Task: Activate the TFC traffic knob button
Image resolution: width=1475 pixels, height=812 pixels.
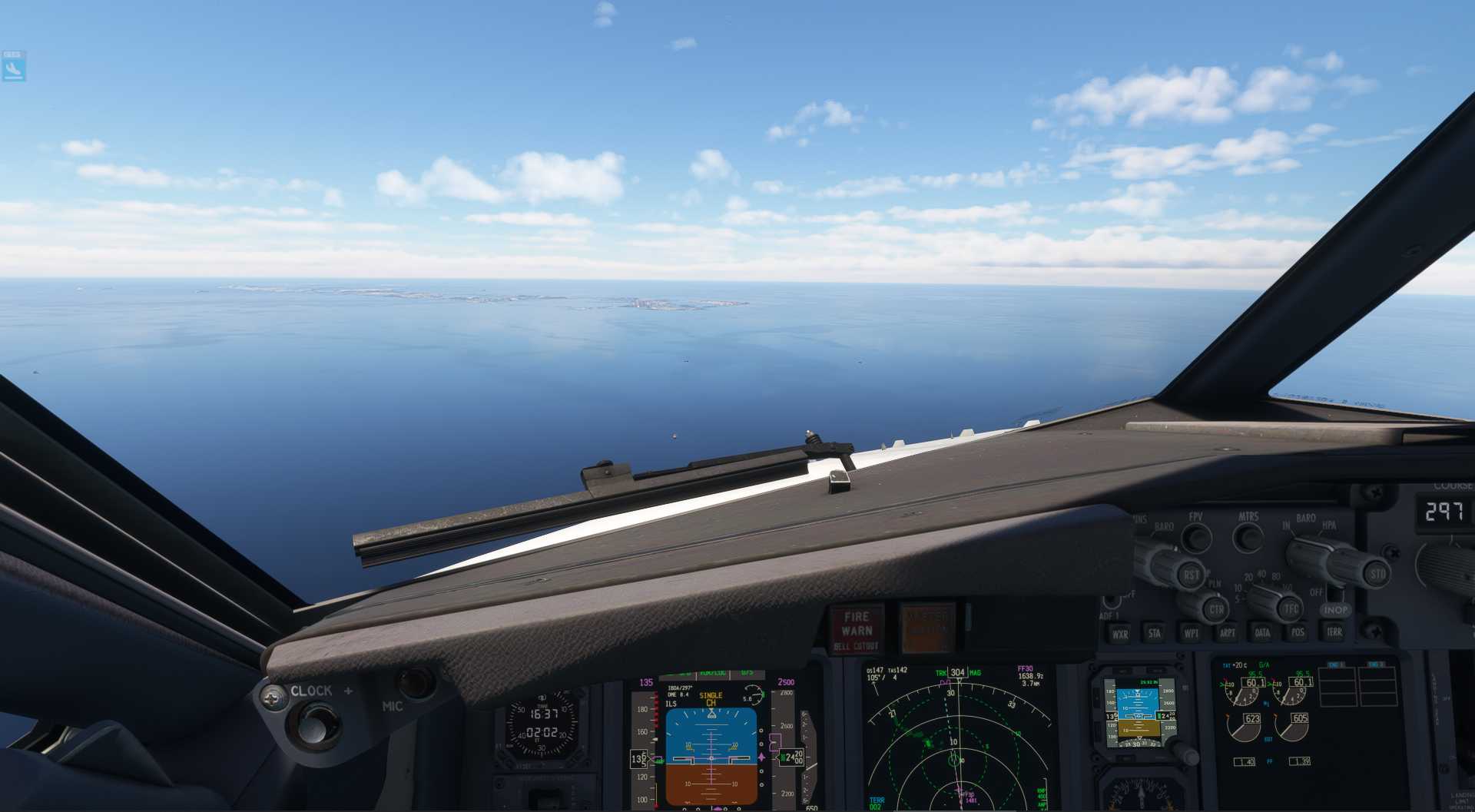Action: 1291,608
